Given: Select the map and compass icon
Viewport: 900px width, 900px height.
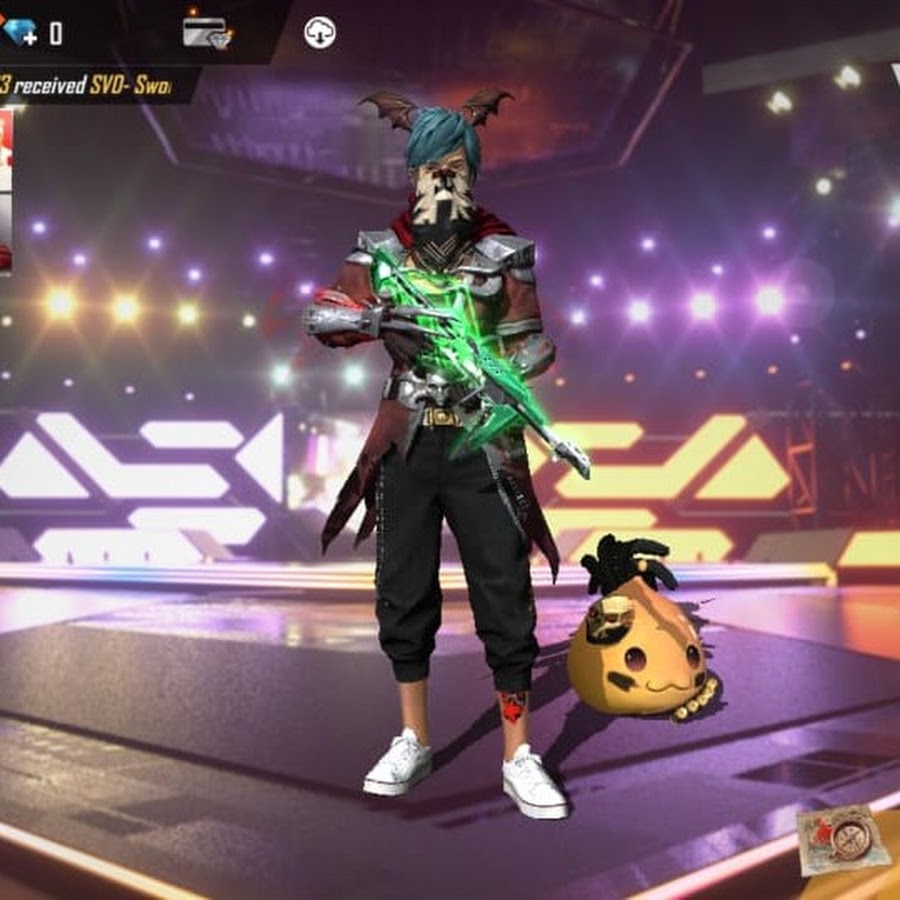Looking at the screenshot, I should point(843,838).
